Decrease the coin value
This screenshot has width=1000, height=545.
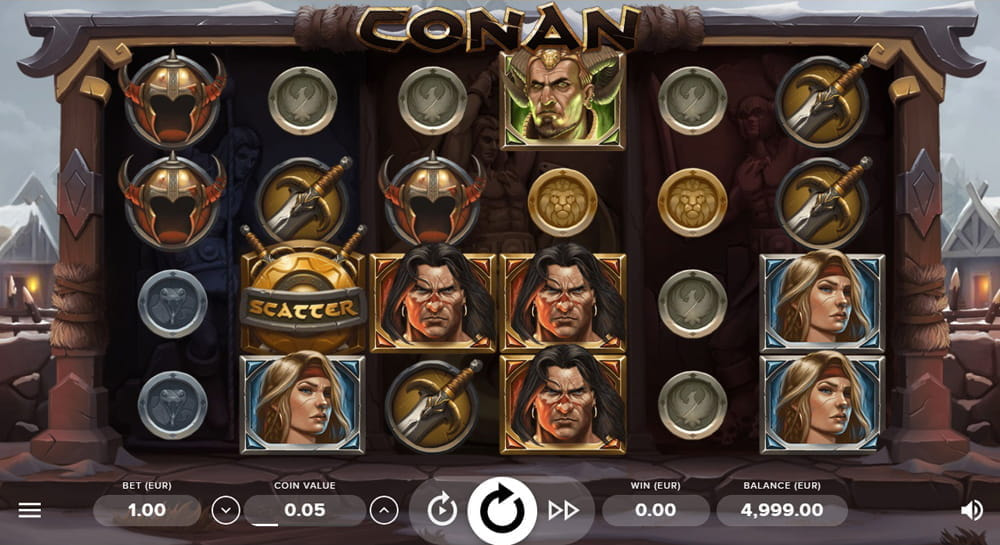226,511
